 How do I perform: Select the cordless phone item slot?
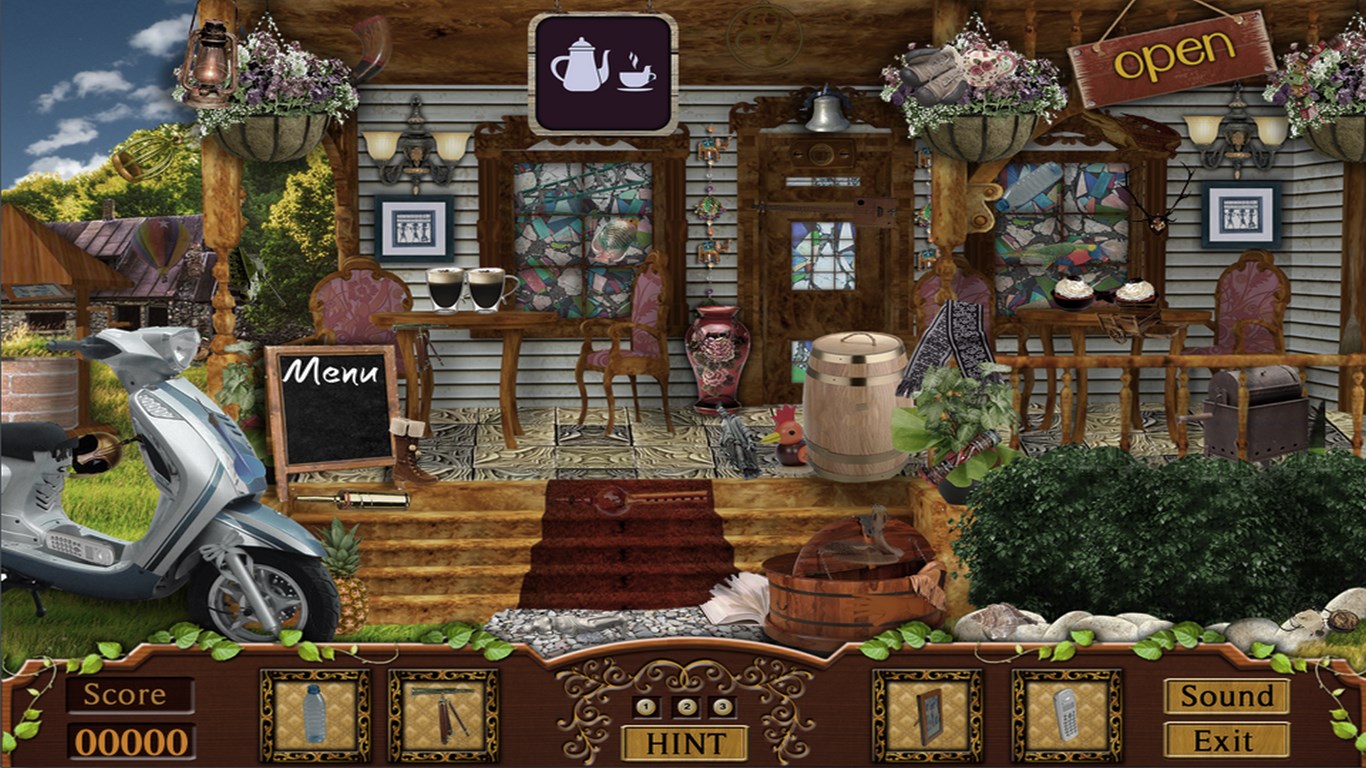click(x=1066, y=715)
